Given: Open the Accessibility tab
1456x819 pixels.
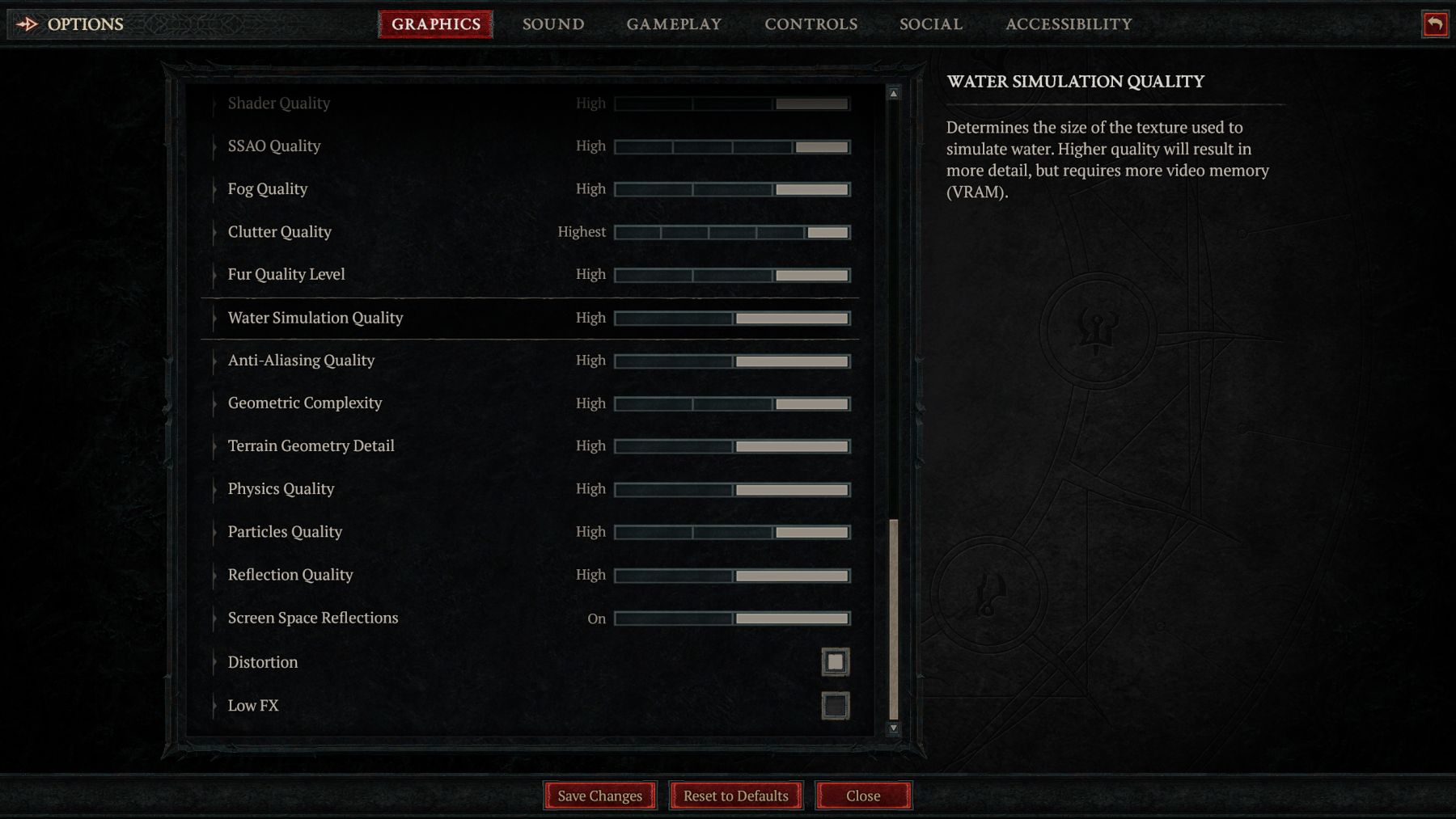Looking at the screenshot, I should 1069,24.
